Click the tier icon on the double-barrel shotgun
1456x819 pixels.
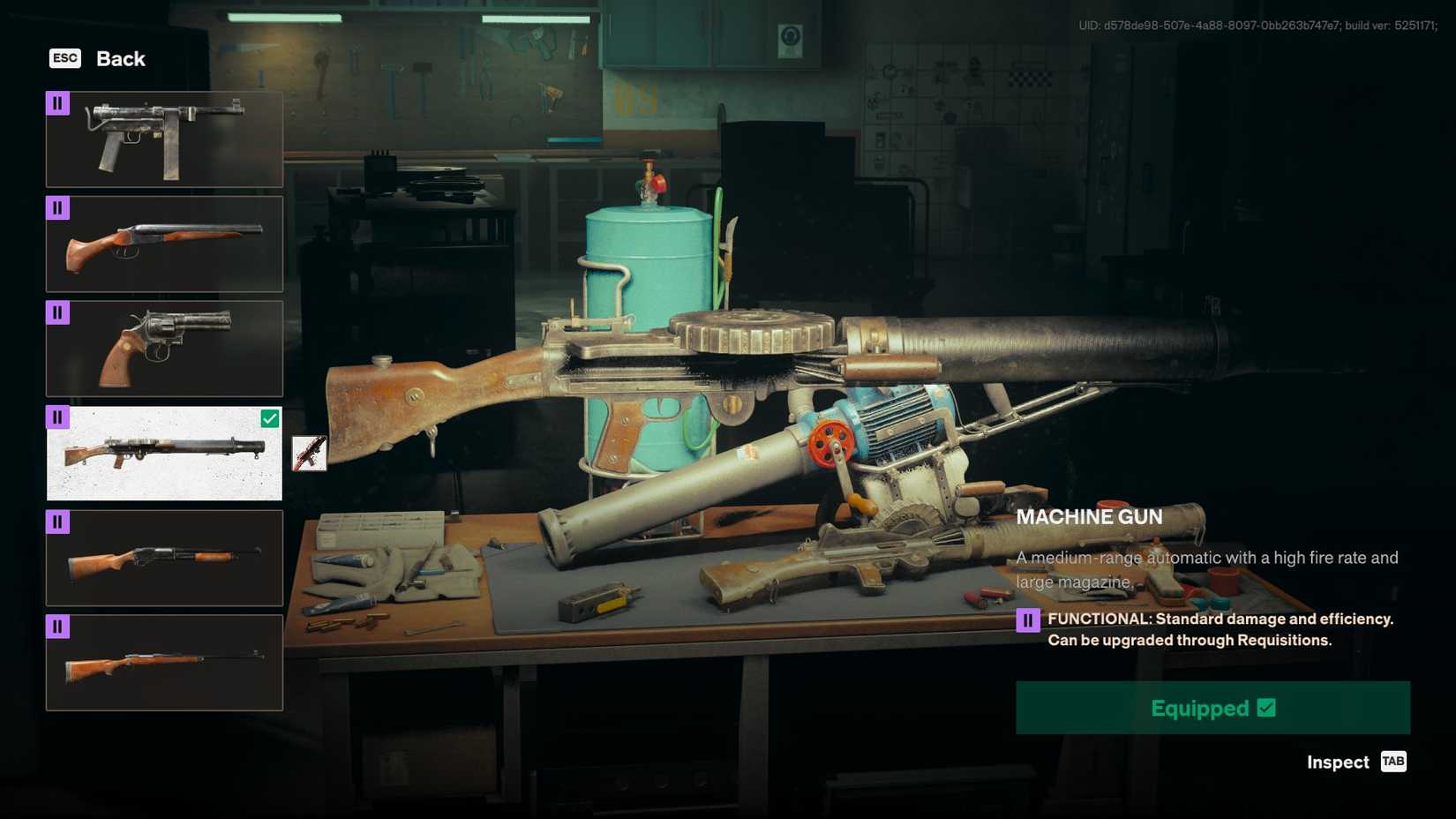58,207
